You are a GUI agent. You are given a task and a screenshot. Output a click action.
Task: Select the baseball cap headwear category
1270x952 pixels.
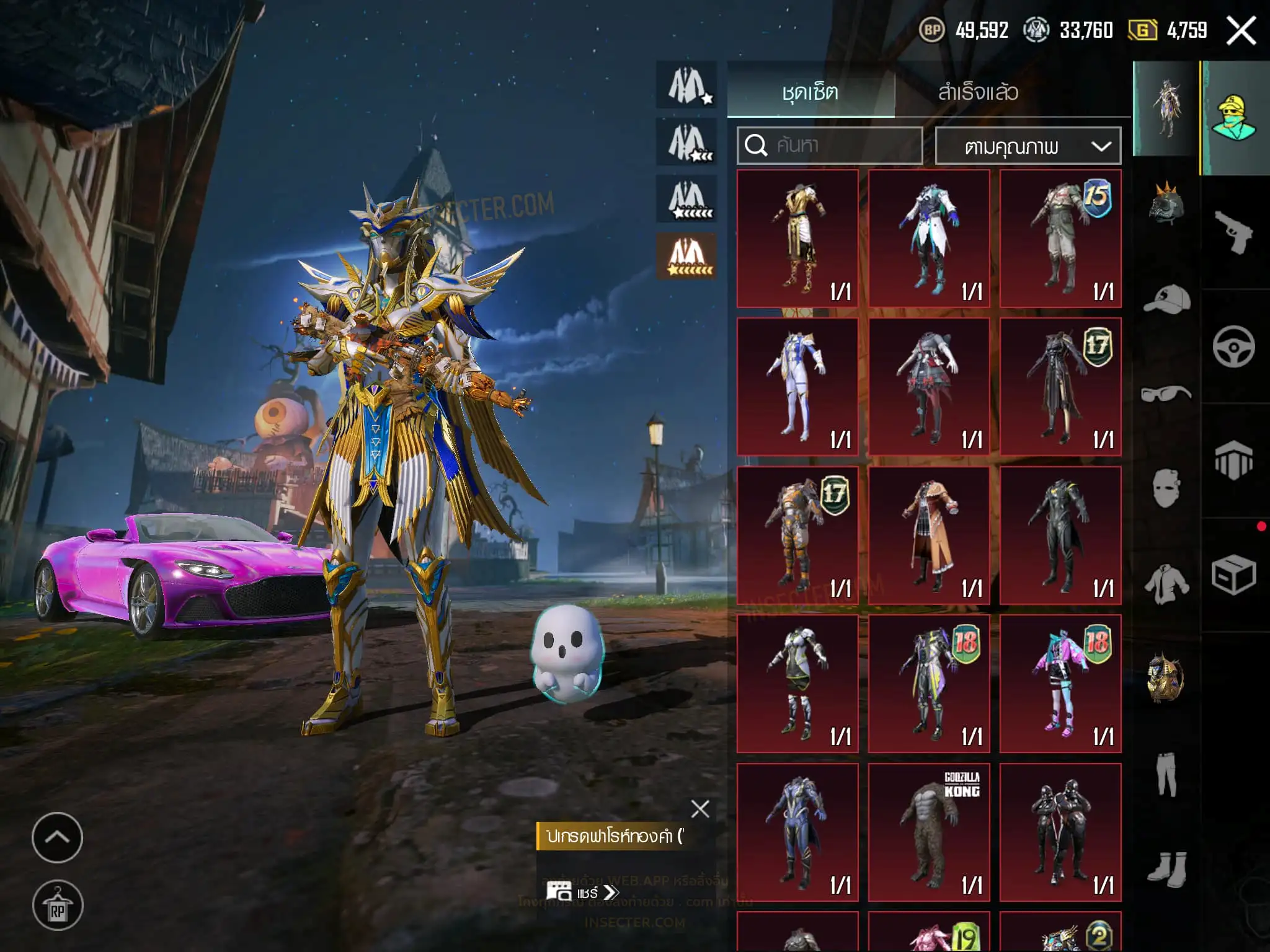[1166, 299]
